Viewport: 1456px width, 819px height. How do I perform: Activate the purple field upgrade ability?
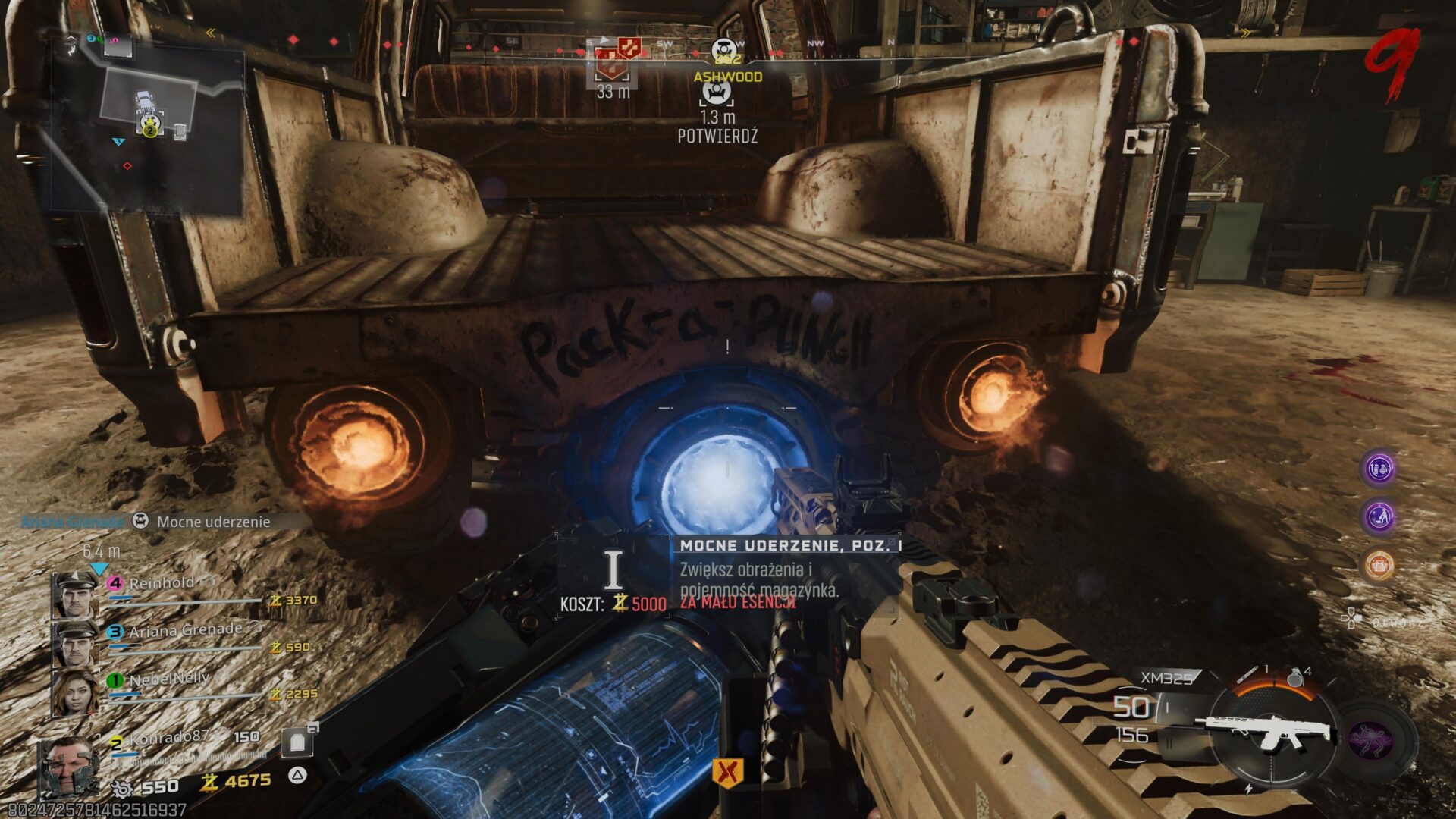click(x=1371, y=738)
